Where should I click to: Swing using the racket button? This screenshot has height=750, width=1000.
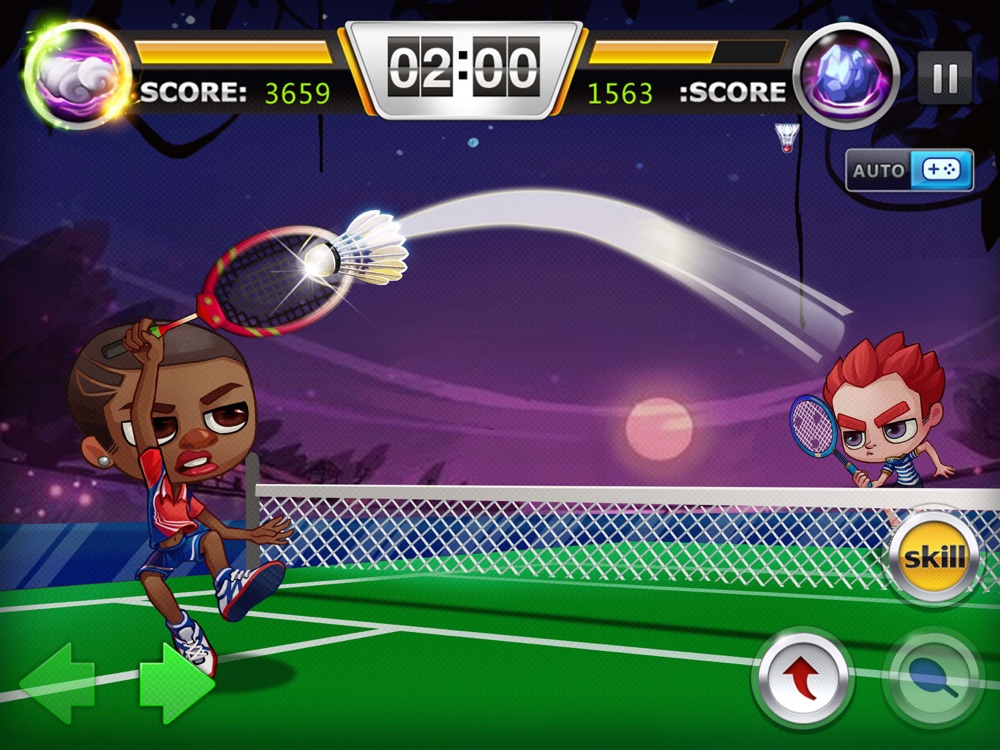[934, 679]
